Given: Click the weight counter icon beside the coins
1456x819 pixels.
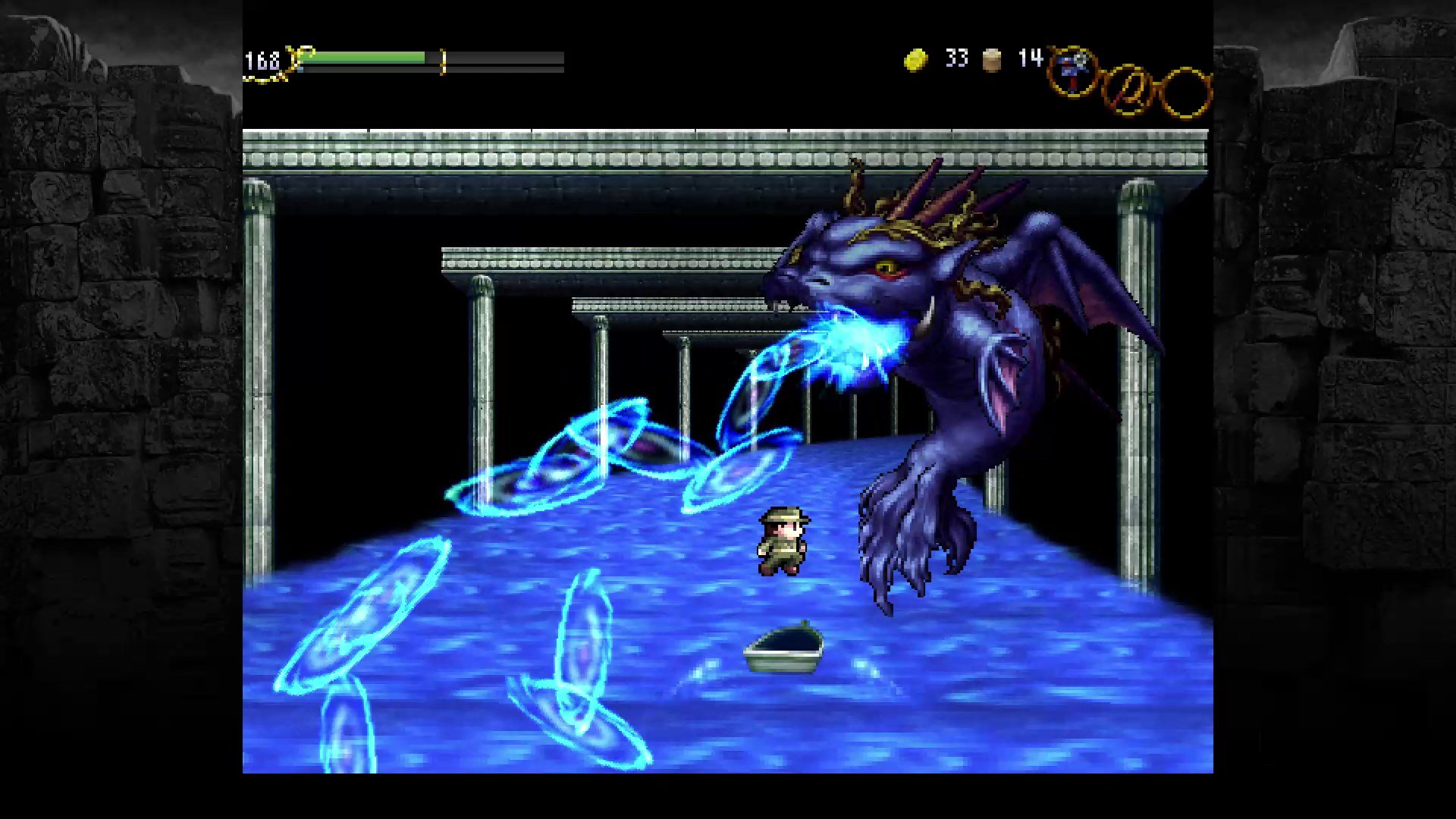Looking at the screenshot, I should (990, 59).
